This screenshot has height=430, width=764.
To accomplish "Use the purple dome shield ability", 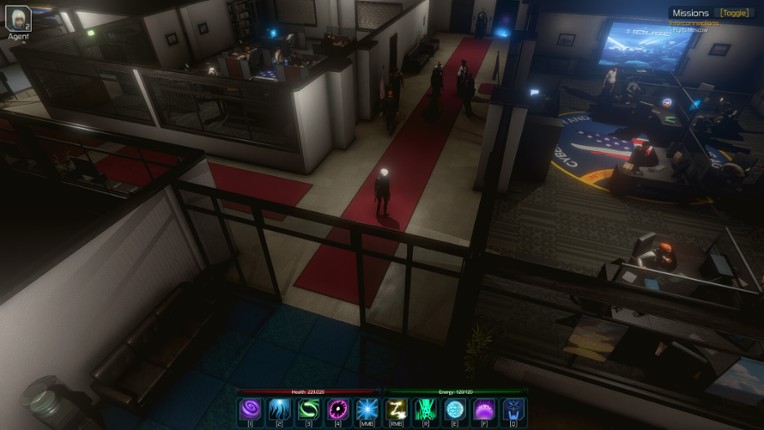I will click(484, 410).
